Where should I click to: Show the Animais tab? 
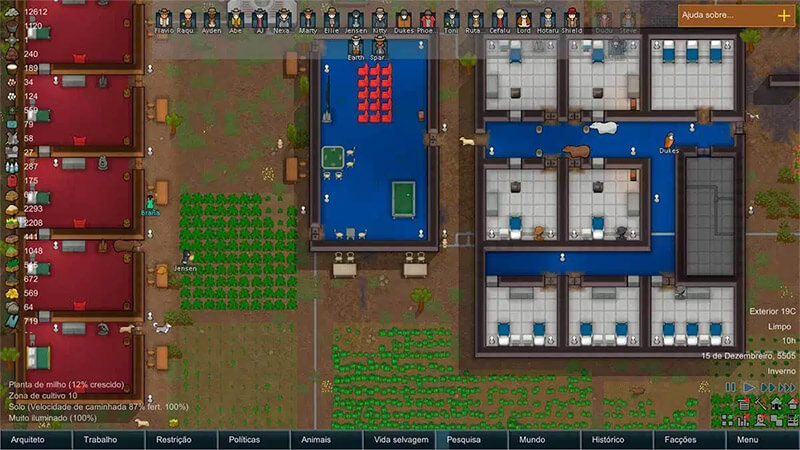pyautogui.click(x=317, y=440)
